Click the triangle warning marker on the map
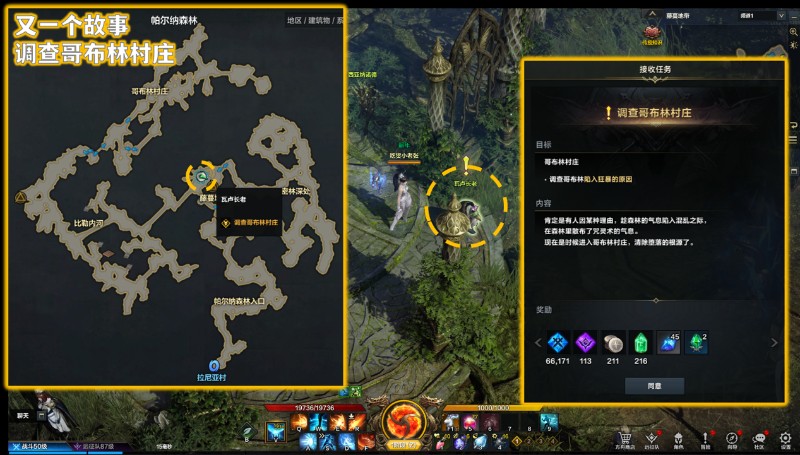Screen dimensions: 800x455 tap(20, 198)
